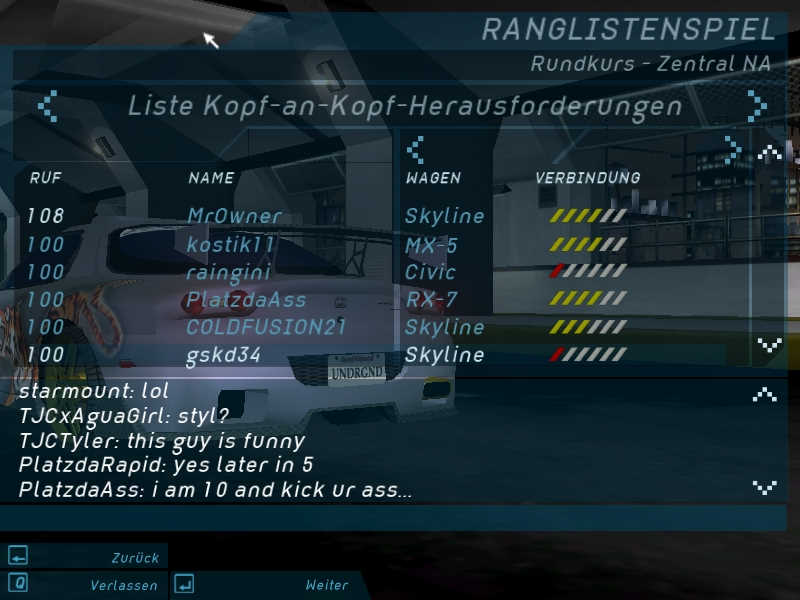The height and width of the screenshot is (600, 800).
Task: Show earlier chat messages with the up arrow
Action: tap(765, 394)
